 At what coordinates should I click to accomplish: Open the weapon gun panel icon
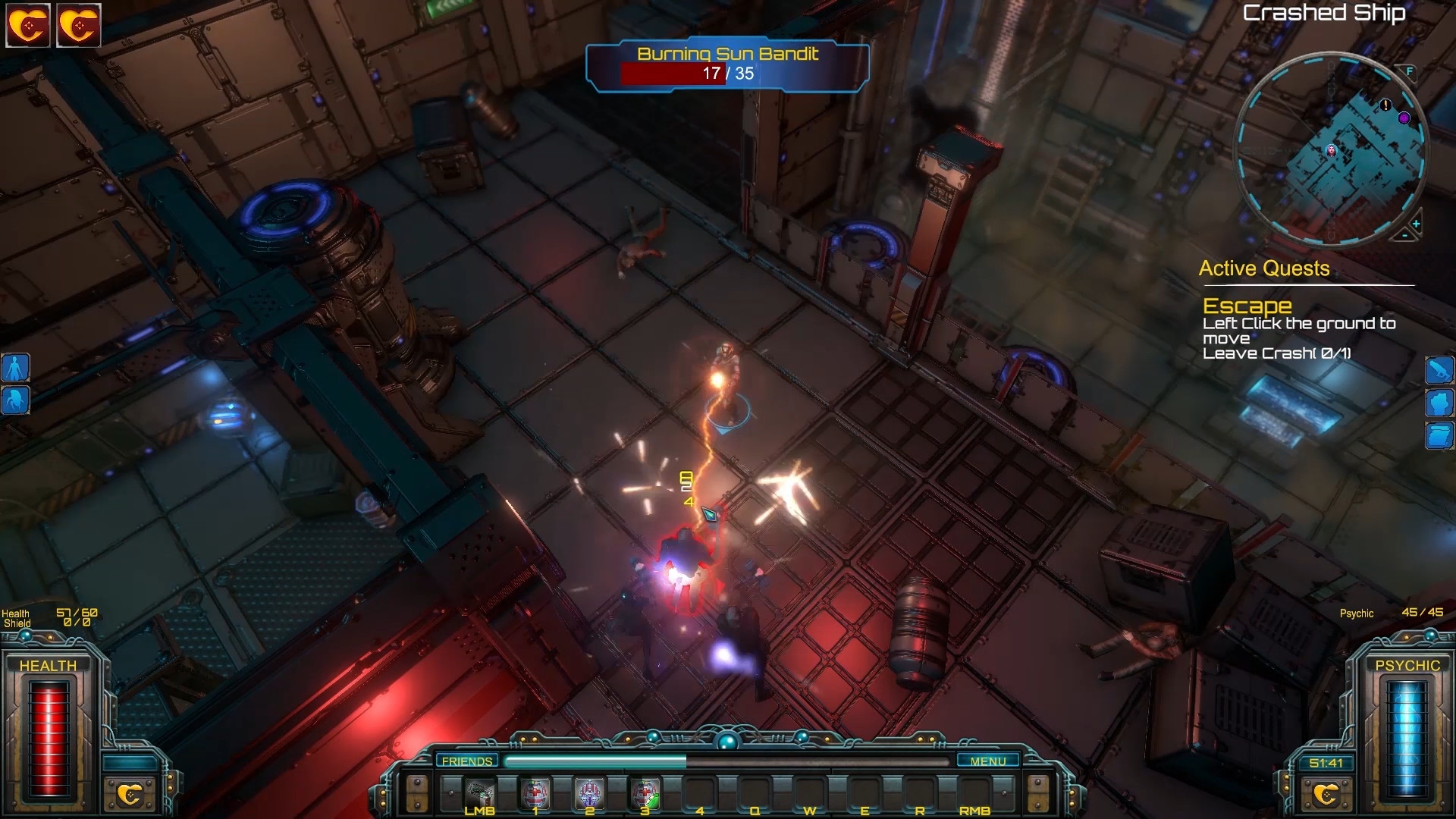click(x=1439, y=370)
